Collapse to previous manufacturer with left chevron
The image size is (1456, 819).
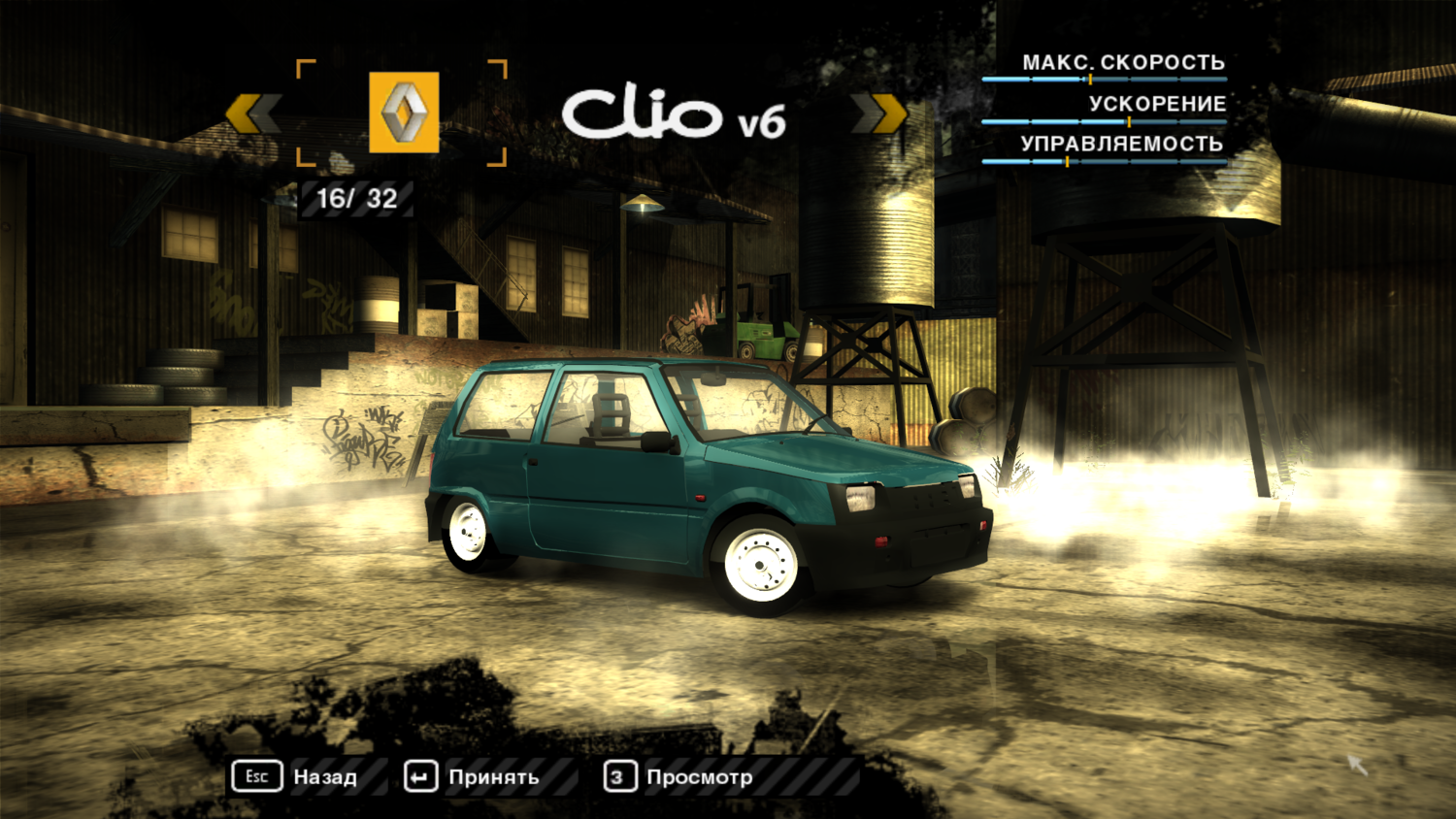coord(250,113)
